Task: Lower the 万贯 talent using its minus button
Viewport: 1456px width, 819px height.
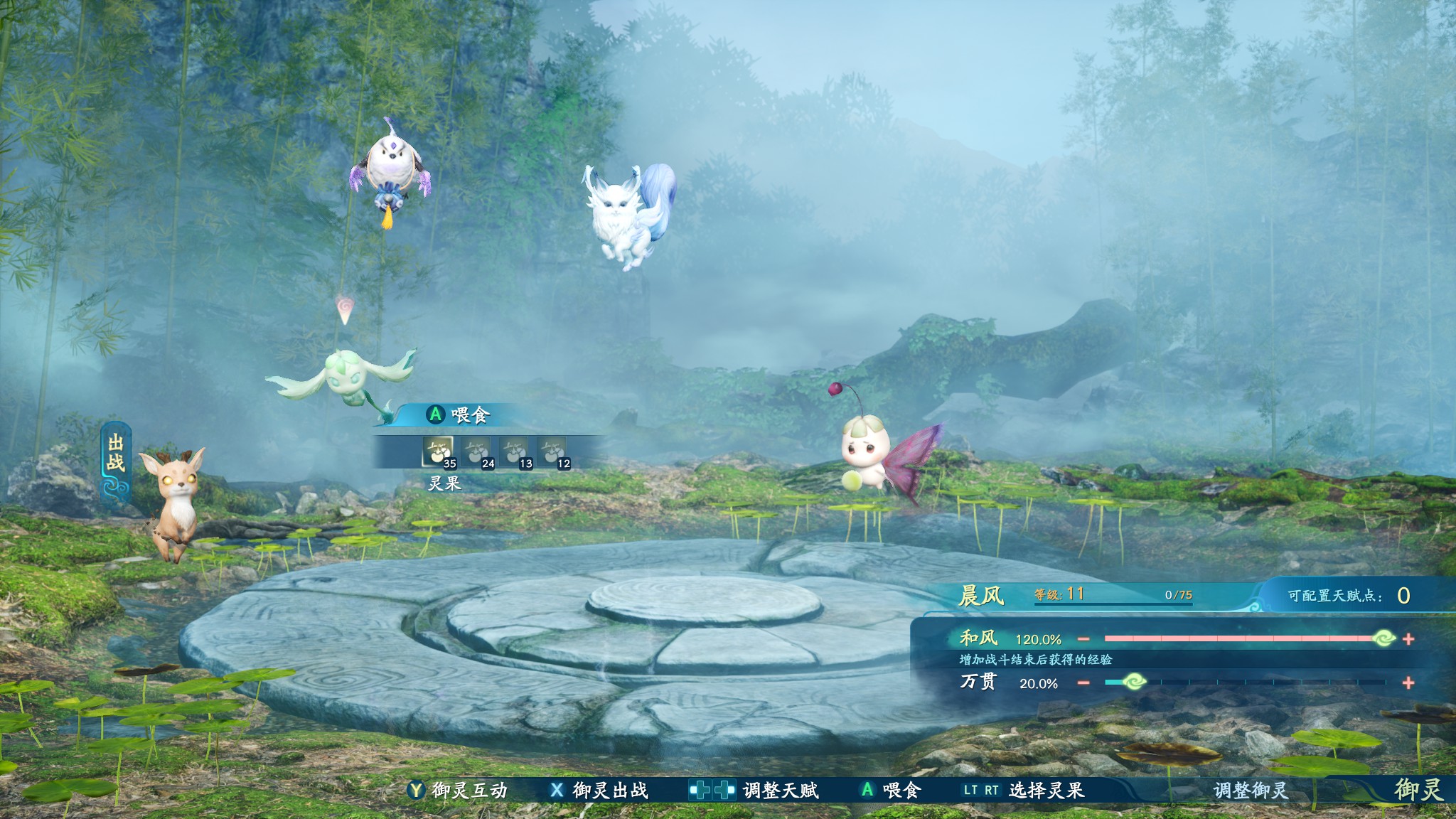Action: point(1083,683)
